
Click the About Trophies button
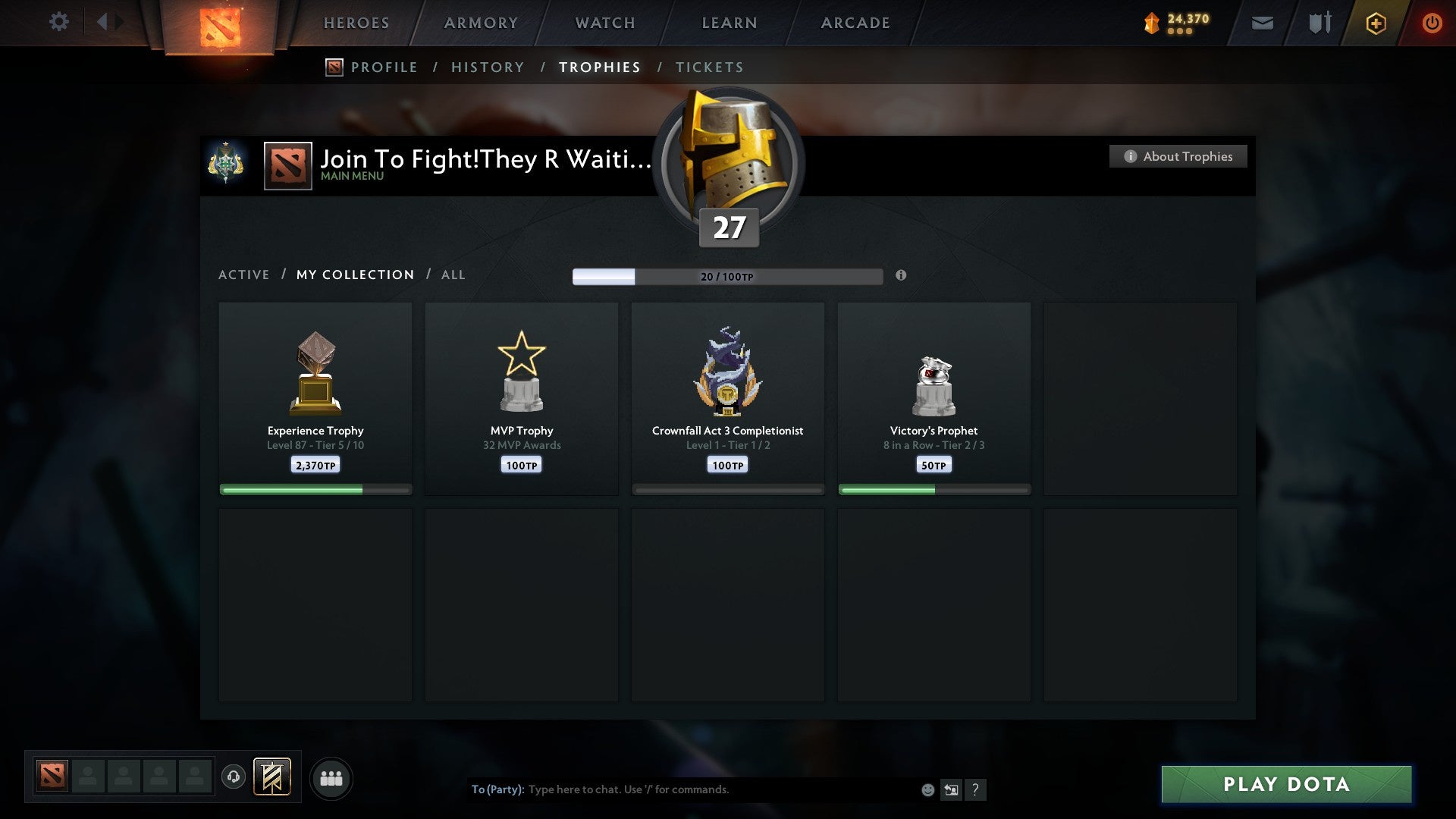tap(1178, 156)
